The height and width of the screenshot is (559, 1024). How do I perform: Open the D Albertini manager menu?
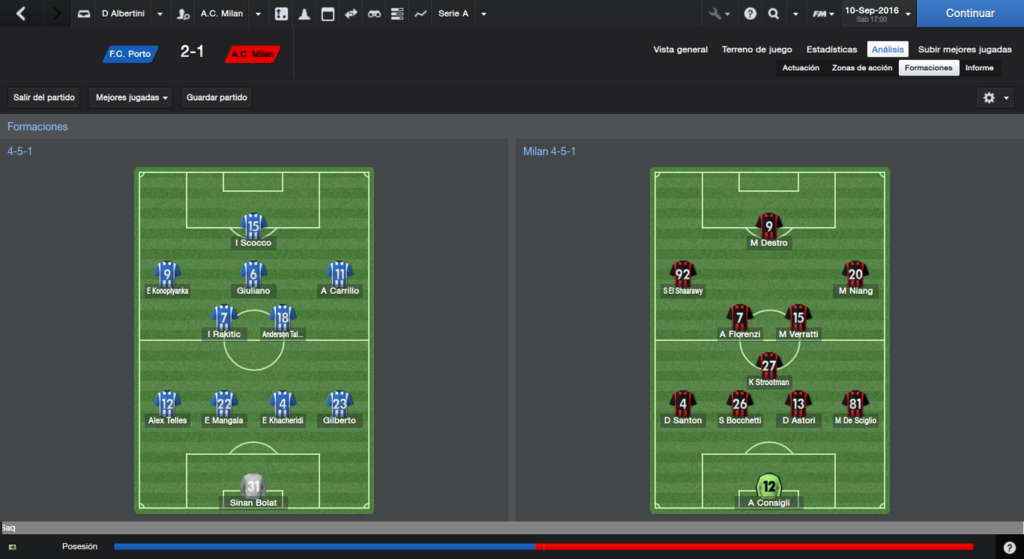(x=118, y=14)
